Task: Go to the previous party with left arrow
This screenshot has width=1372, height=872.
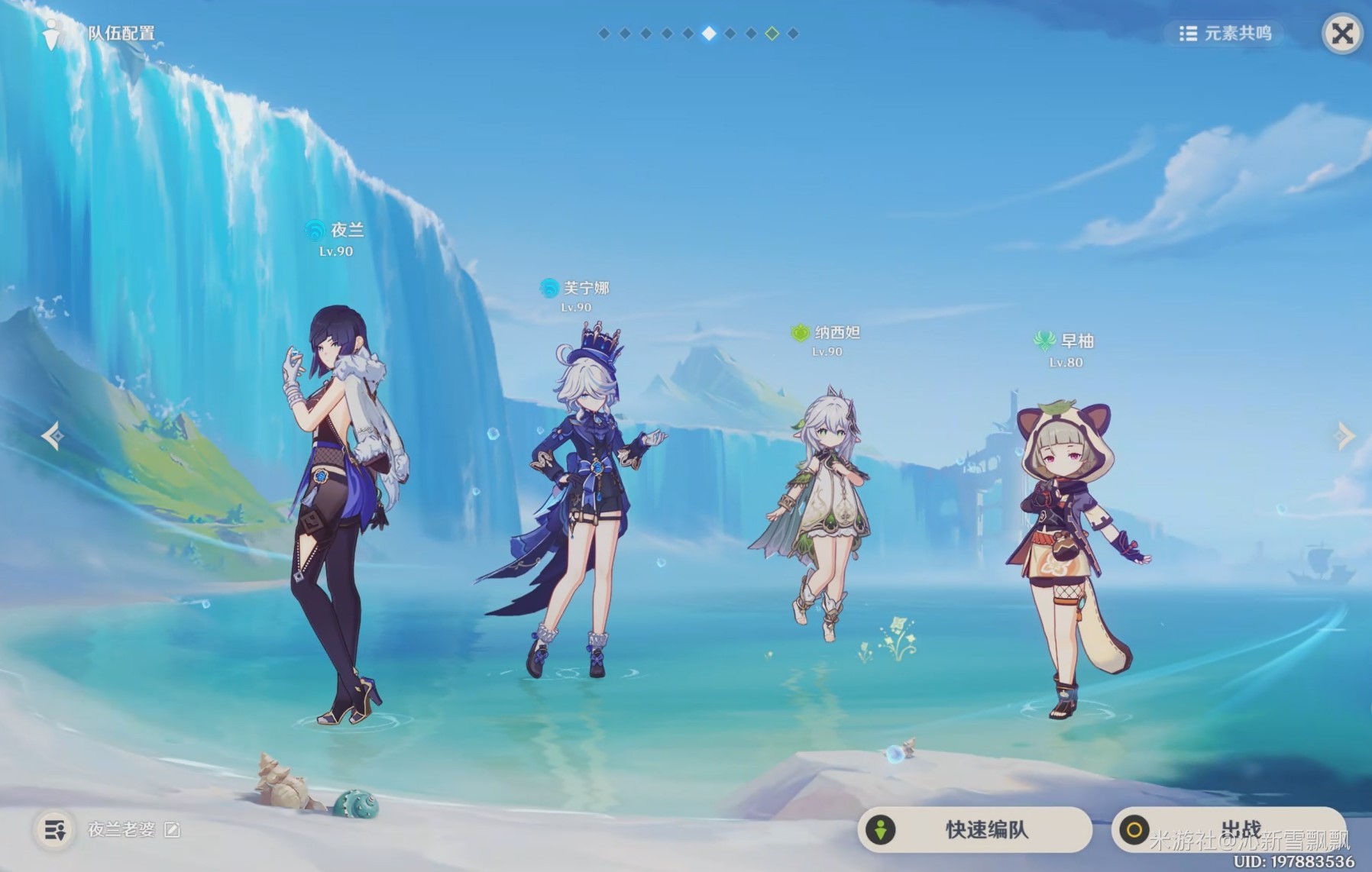Action: coord(53,436)
